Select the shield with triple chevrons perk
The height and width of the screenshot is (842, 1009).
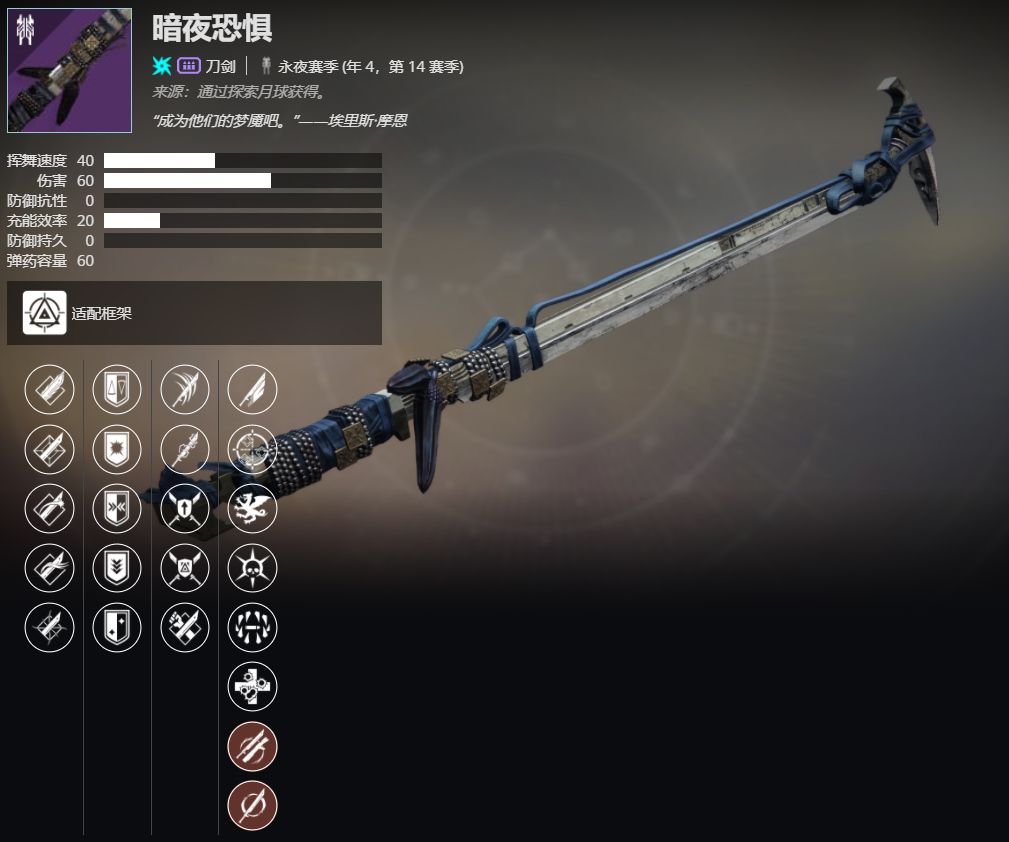tap(117, 568)
